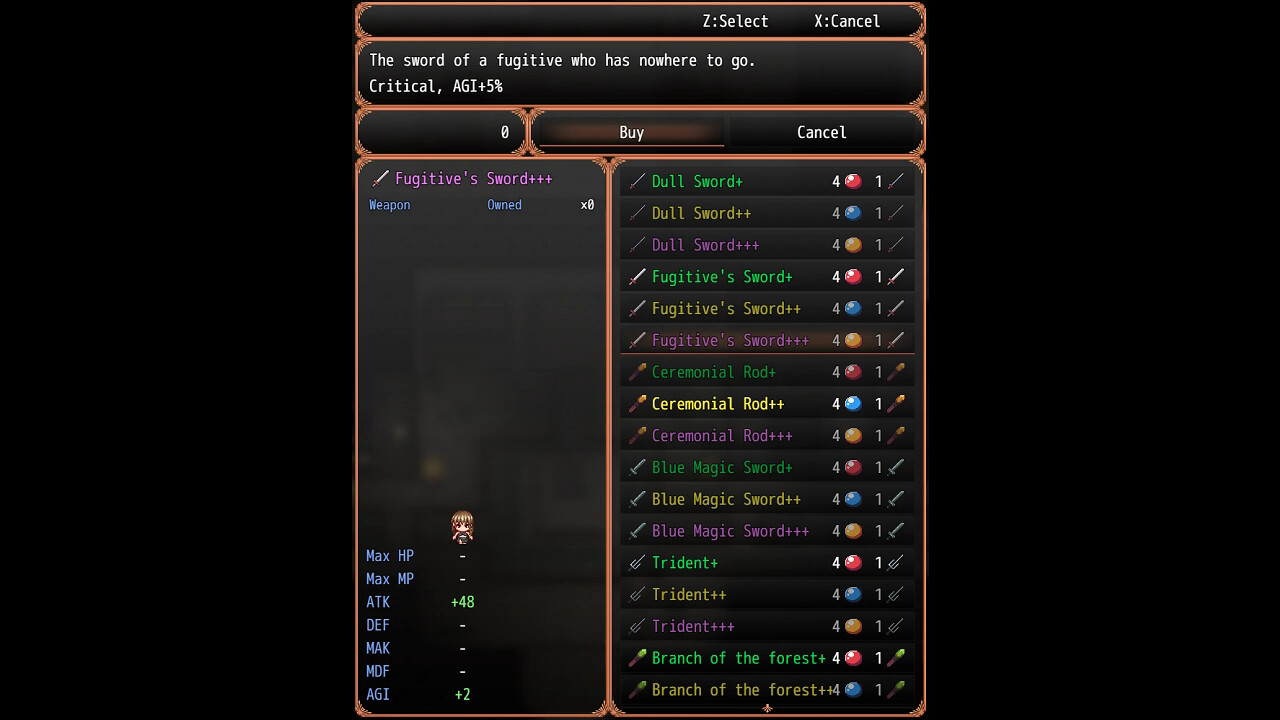Select the Cancel option

(820, 132)
